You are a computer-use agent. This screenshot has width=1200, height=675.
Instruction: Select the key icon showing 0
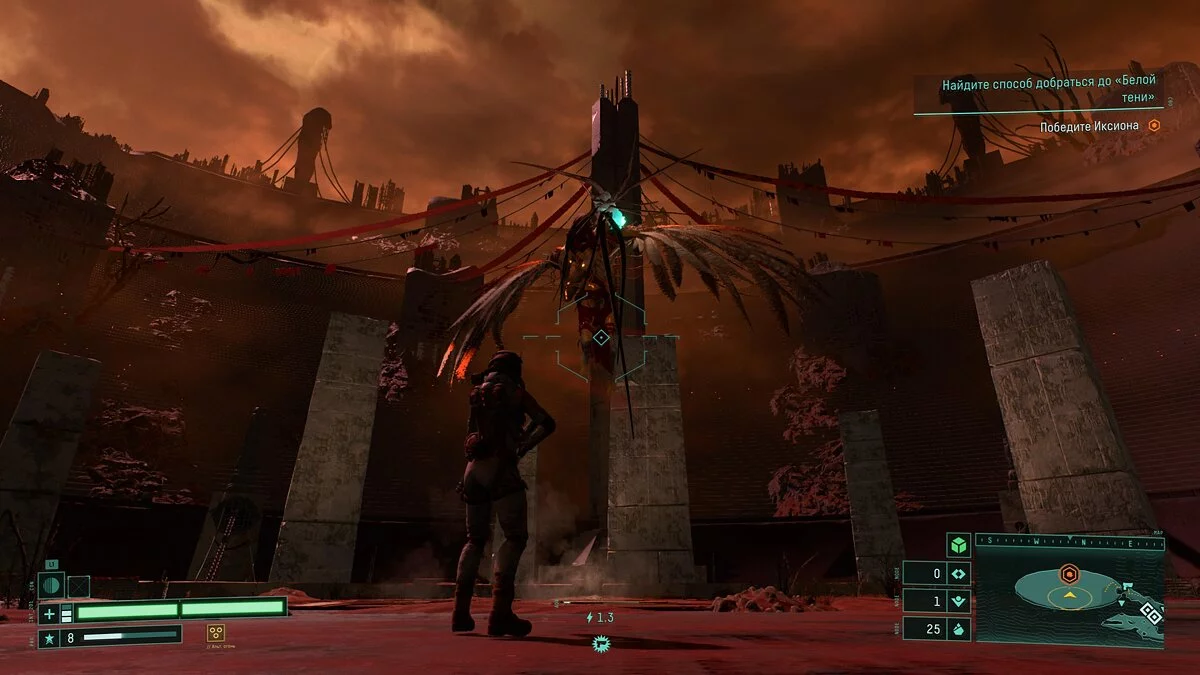958,574
